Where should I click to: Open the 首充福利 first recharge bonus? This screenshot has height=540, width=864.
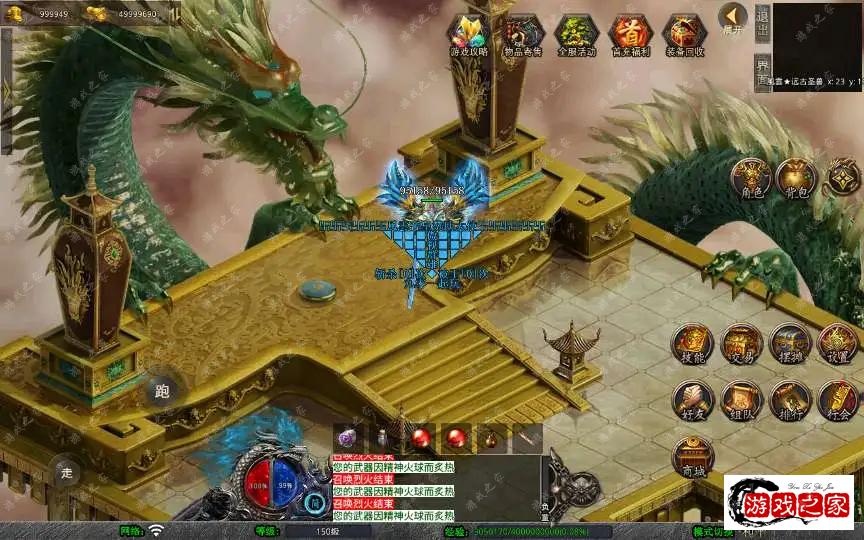pos(629,34)
